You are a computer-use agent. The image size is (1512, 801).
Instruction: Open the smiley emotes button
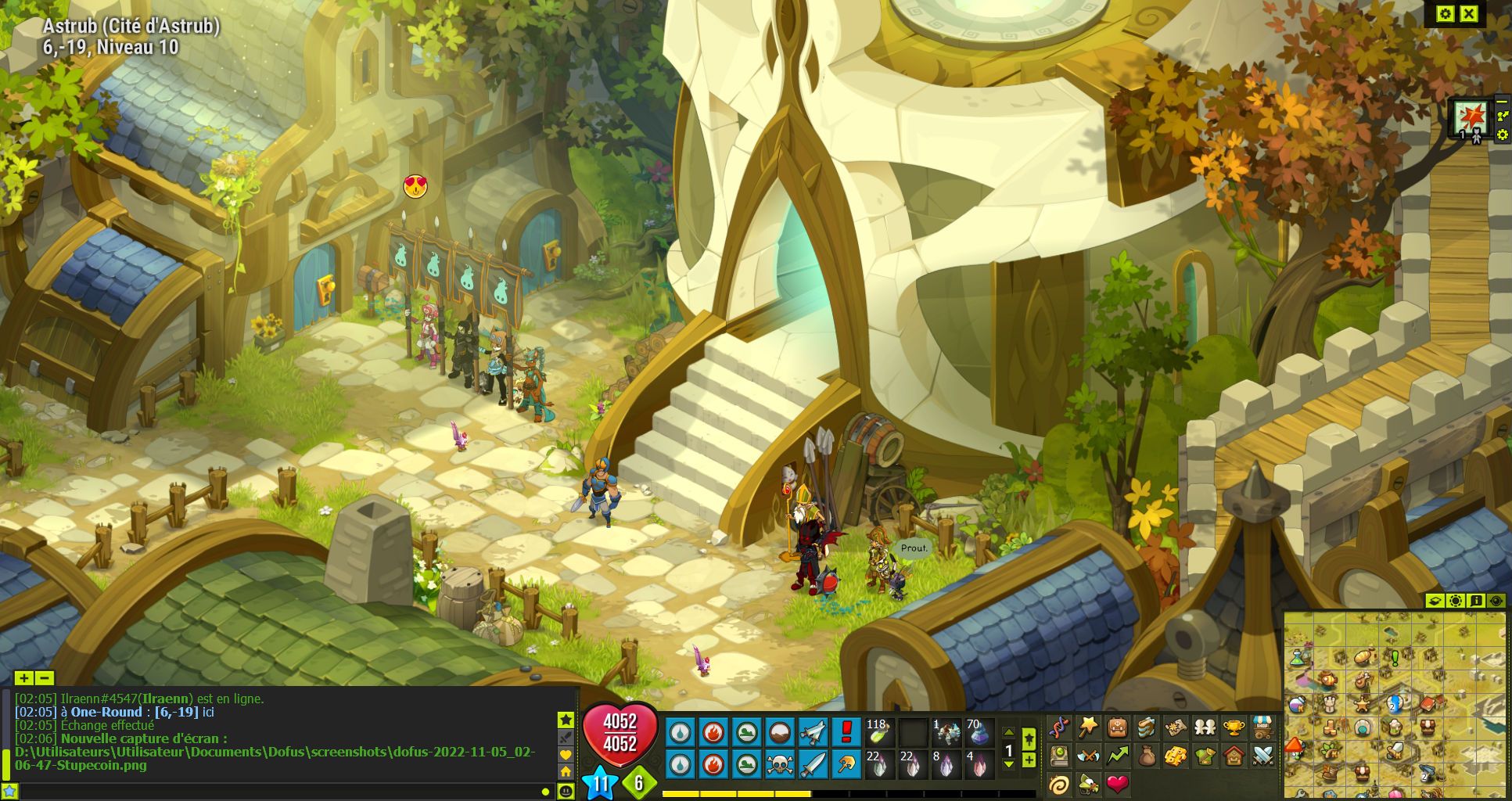tap(566, 792)
